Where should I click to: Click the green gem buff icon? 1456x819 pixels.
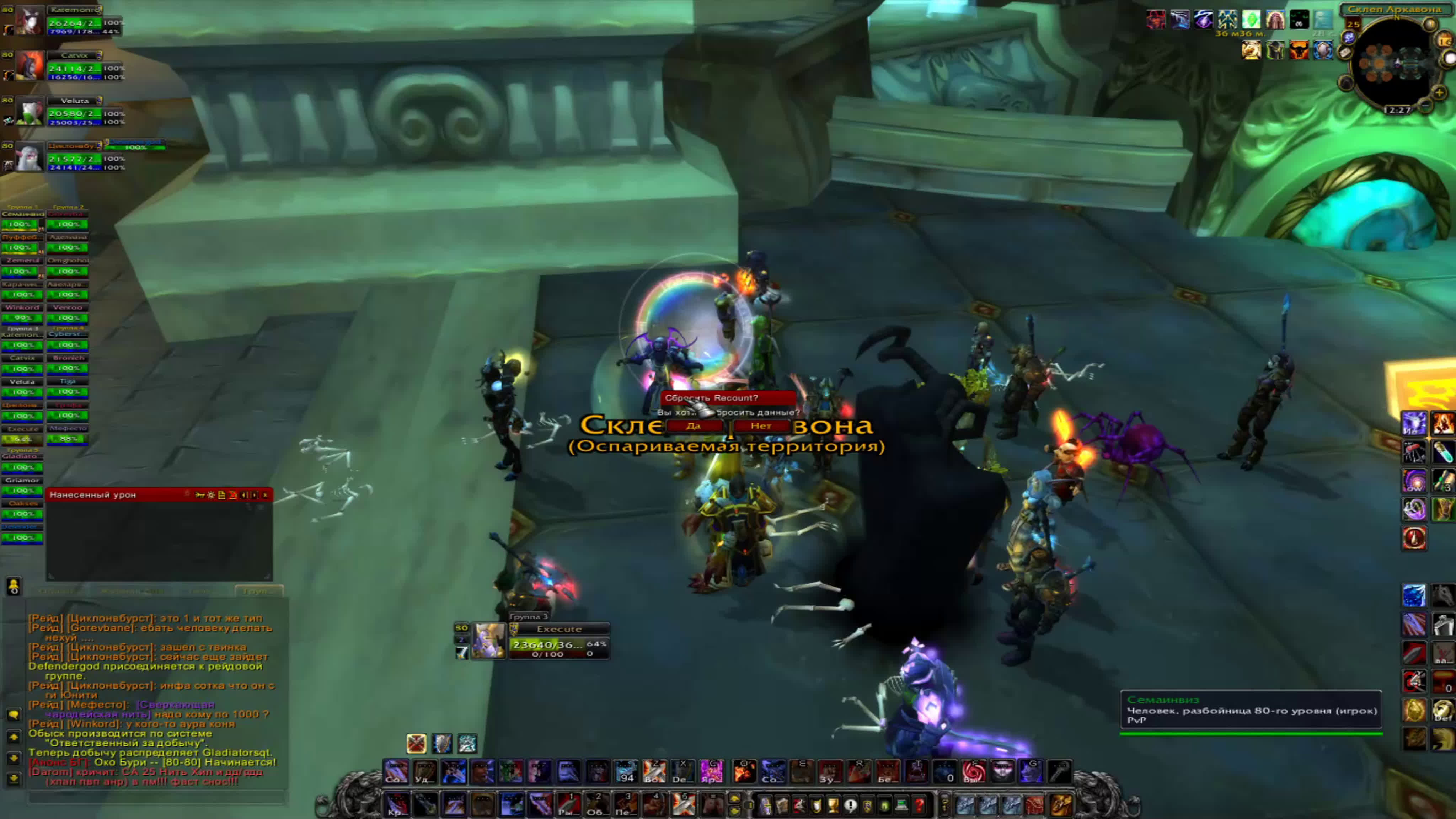pyautogui.click(x=1251, y=20)
